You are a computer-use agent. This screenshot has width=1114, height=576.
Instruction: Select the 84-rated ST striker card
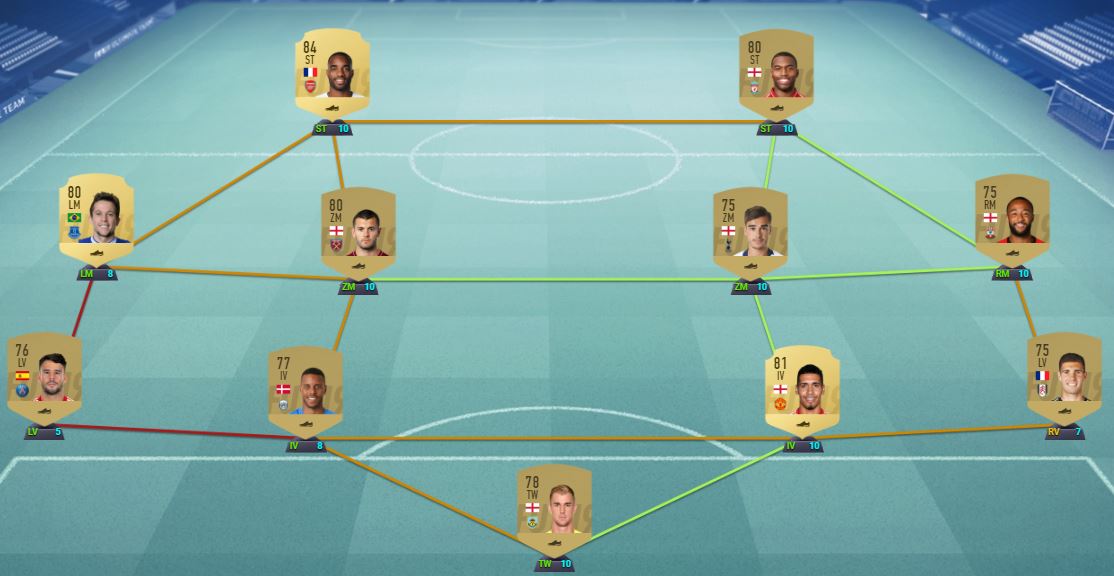point(332,72)
